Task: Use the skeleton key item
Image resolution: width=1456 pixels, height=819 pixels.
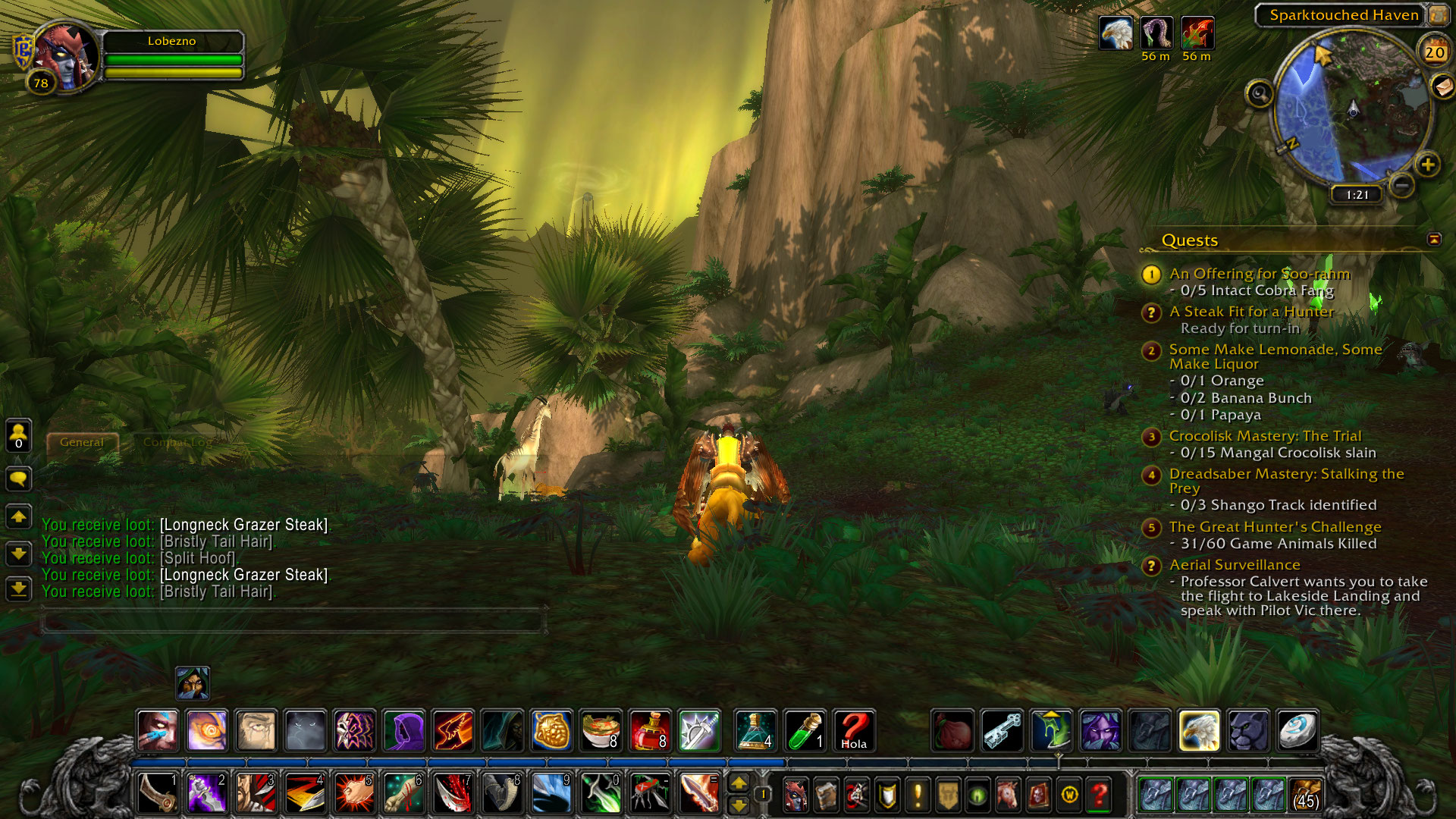Action: (x=1002, y=731)
